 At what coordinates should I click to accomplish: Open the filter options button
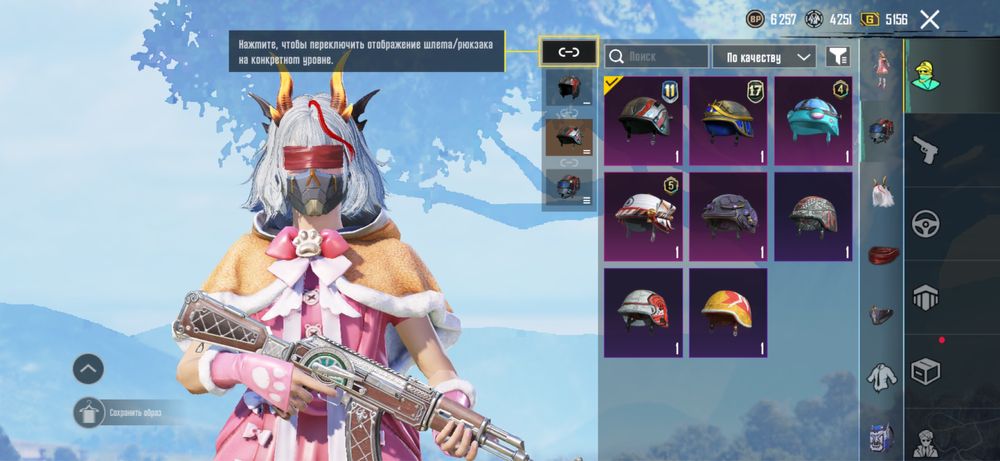pyautogui.click(x=837, y=57)
